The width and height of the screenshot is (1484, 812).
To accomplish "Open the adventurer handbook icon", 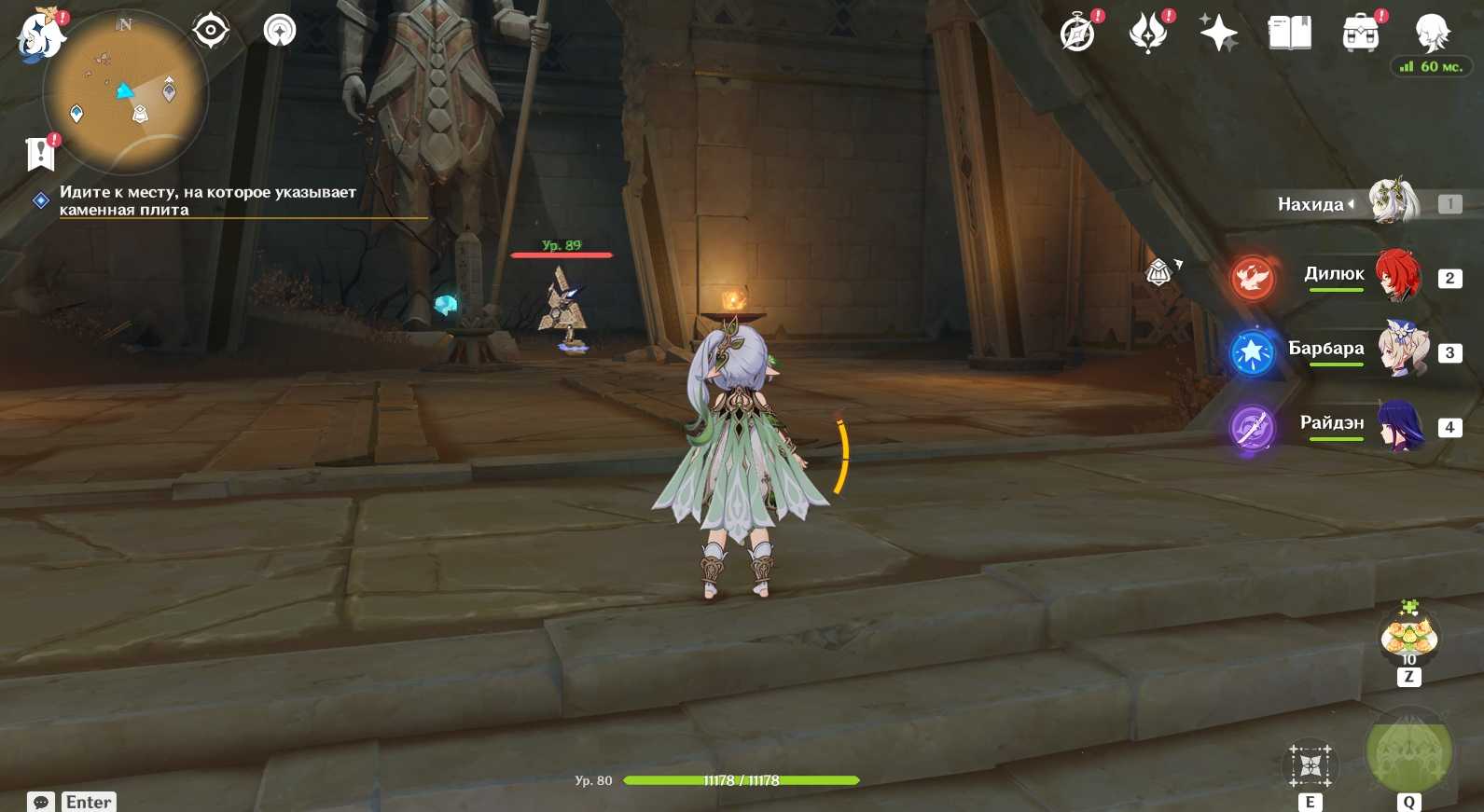I will [1290, 34].
